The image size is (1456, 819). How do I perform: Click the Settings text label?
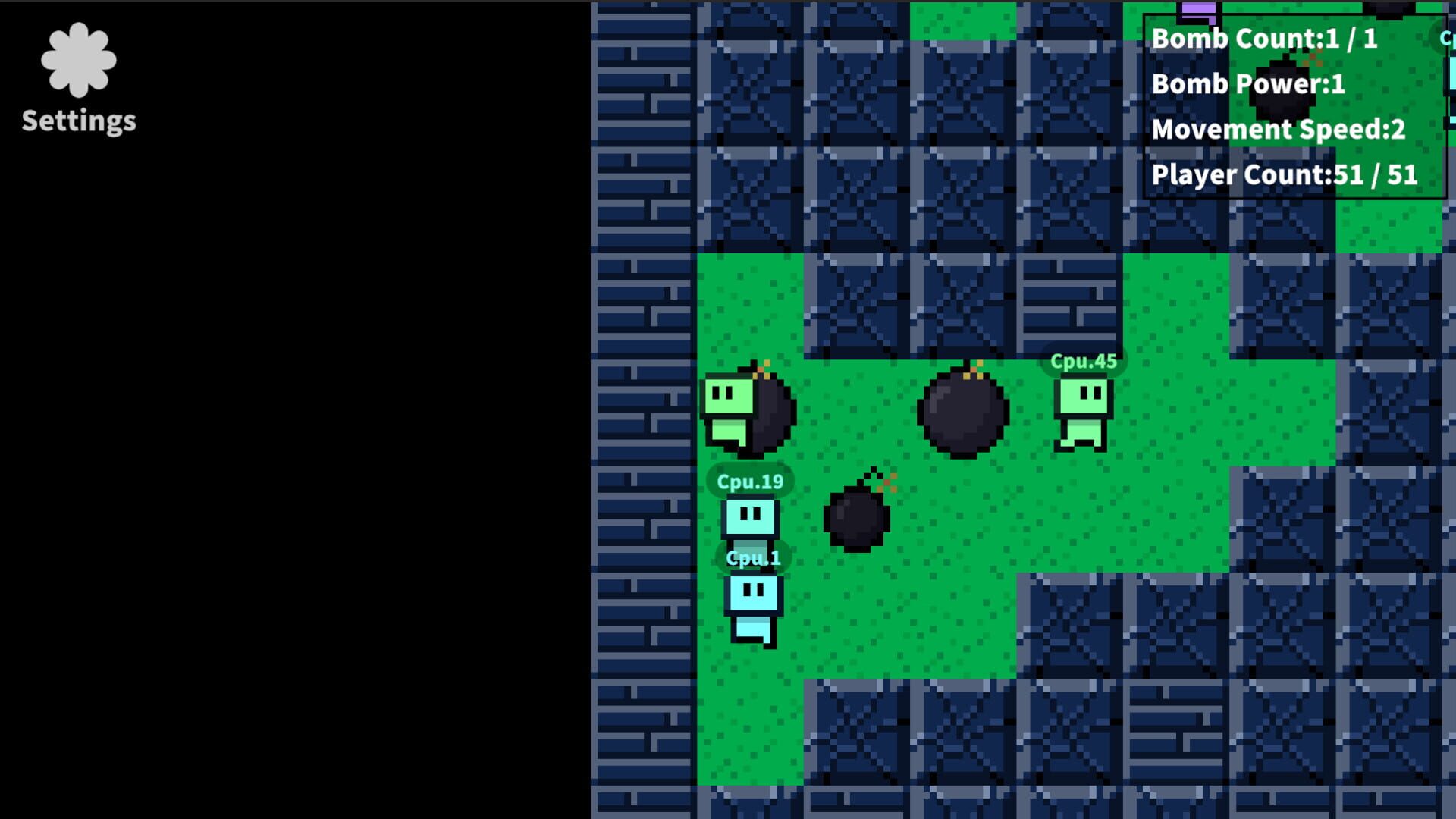[78, 119]
